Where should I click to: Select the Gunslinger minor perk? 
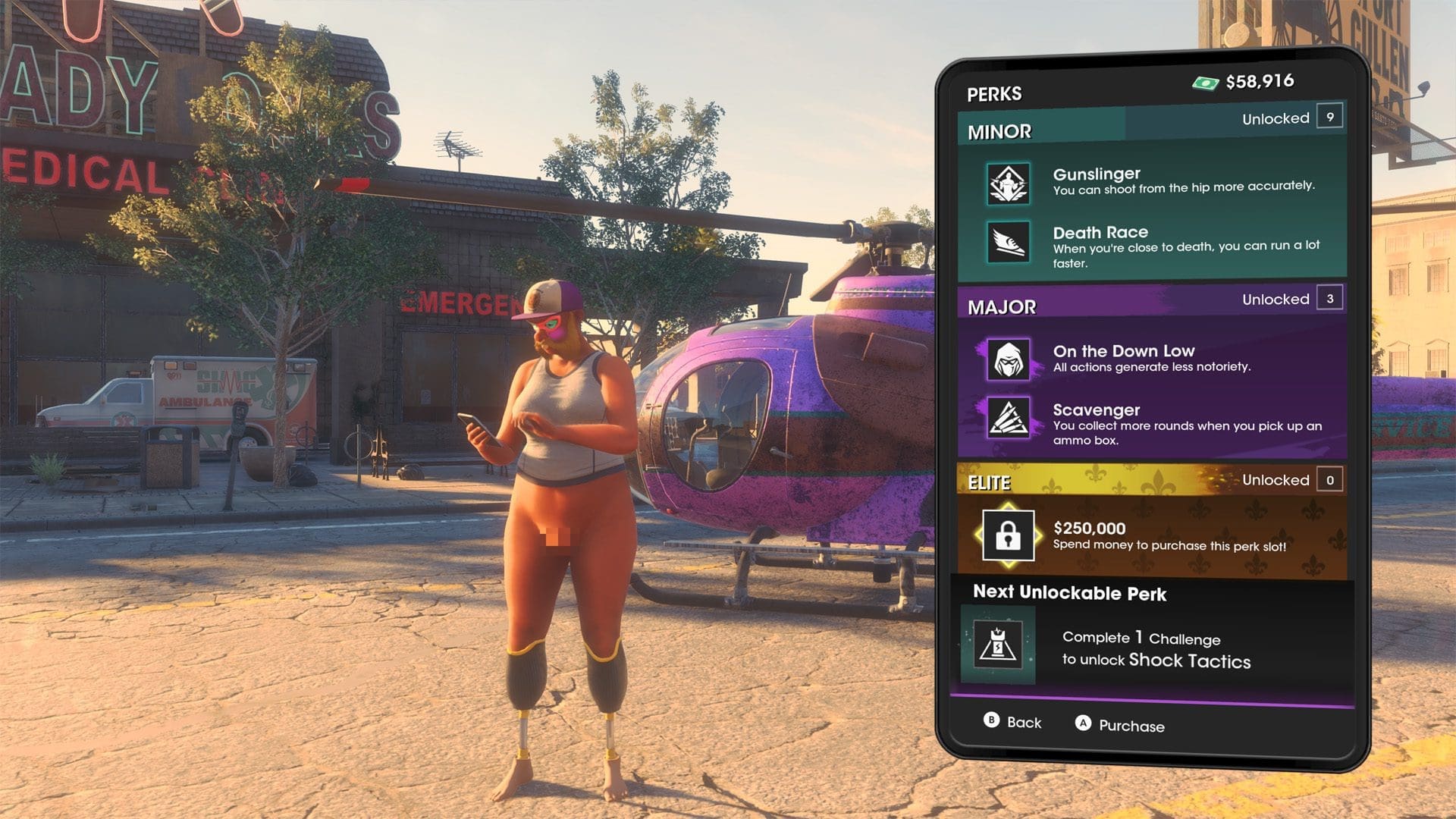coord(1151,182)
